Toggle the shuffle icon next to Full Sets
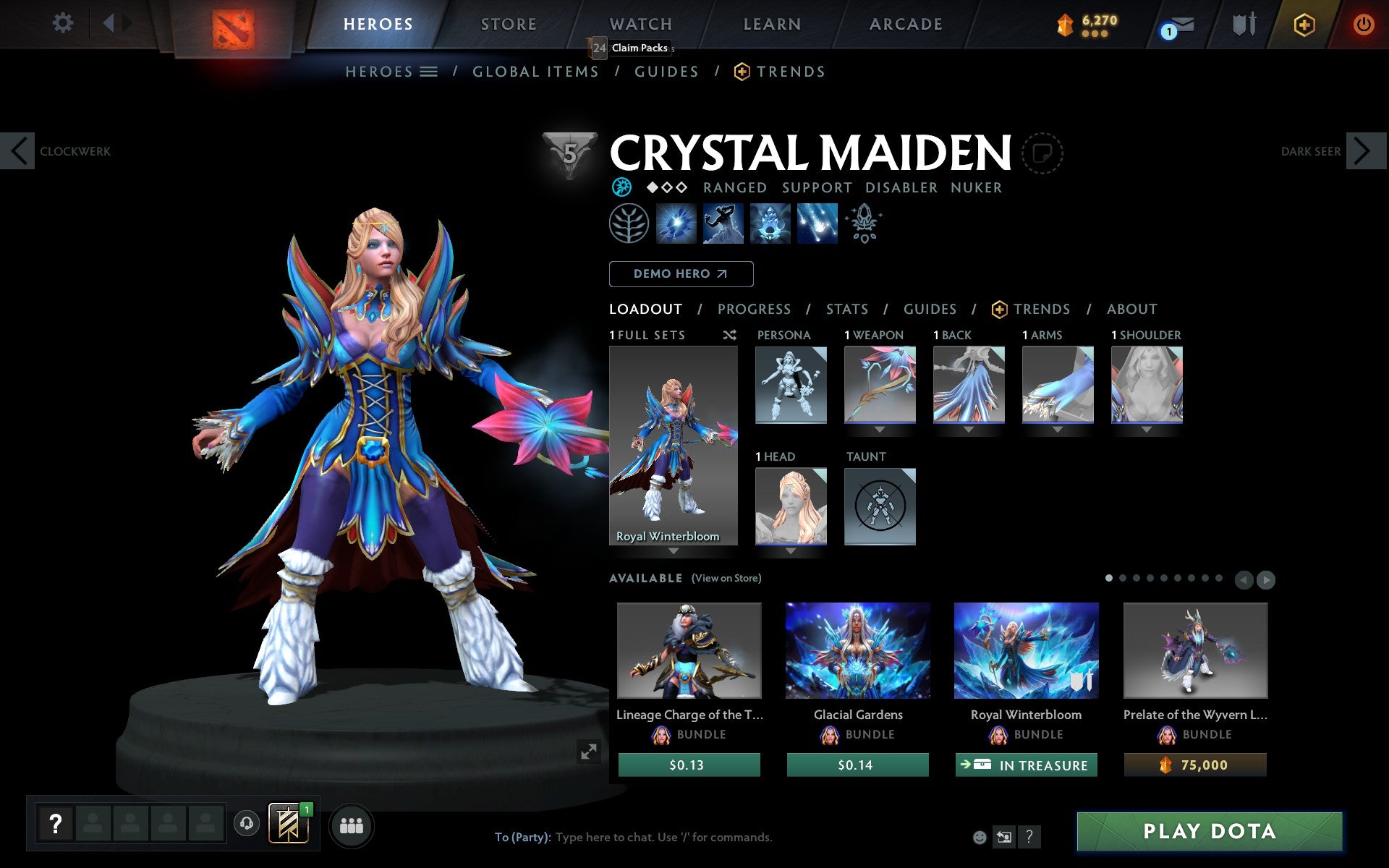 pos(729,335)
